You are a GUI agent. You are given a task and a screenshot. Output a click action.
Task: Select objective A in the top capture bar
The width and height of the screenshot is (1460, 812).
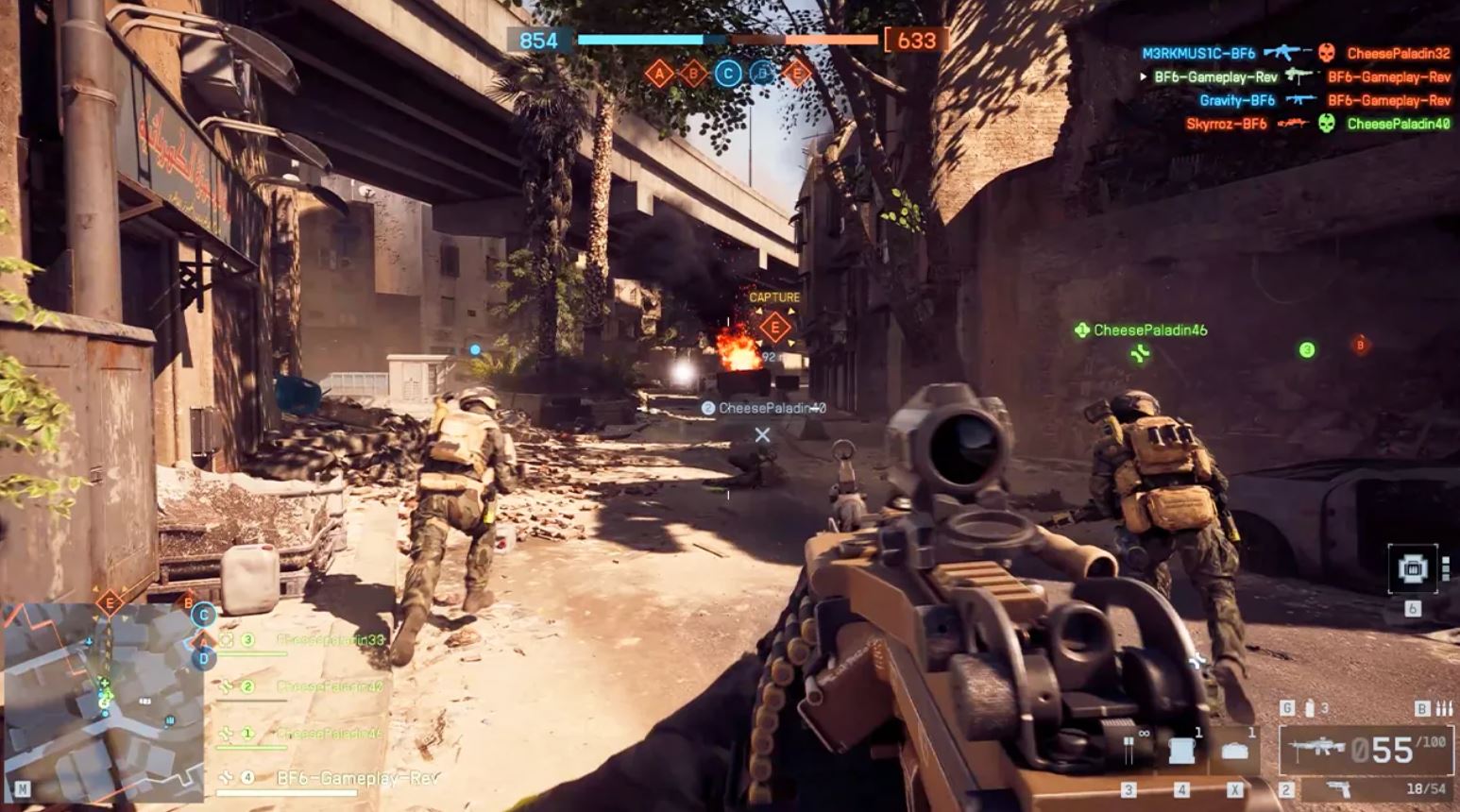[659, 73]
